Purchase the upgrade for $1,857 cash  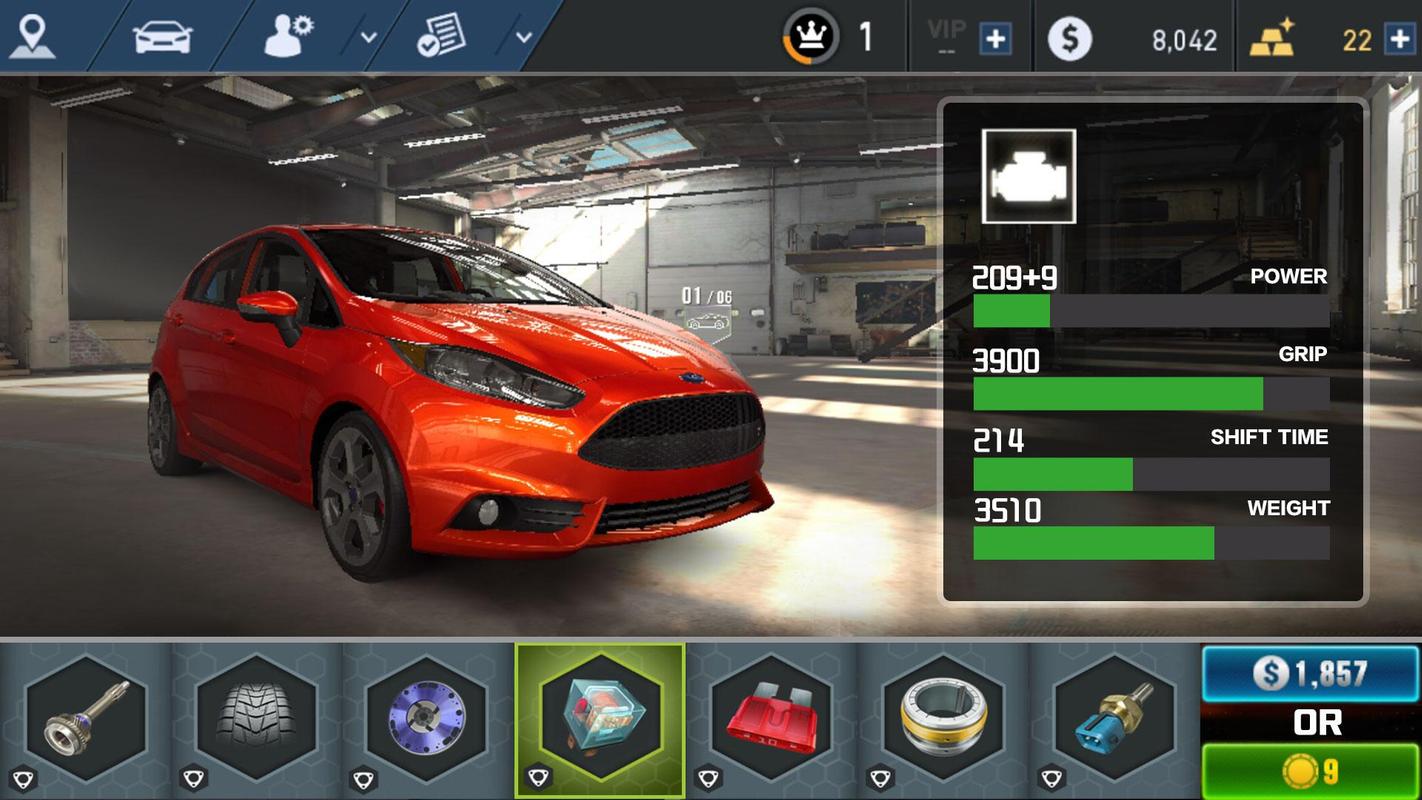pyautogui.click(x=1310, y=673)
